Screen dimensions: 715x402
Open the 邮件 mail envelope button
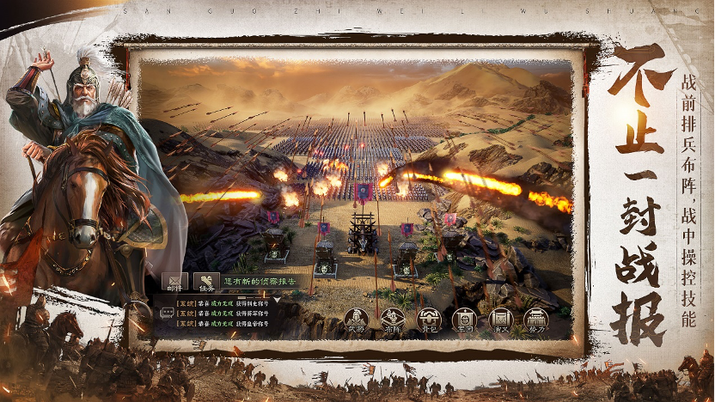[175, 283]
